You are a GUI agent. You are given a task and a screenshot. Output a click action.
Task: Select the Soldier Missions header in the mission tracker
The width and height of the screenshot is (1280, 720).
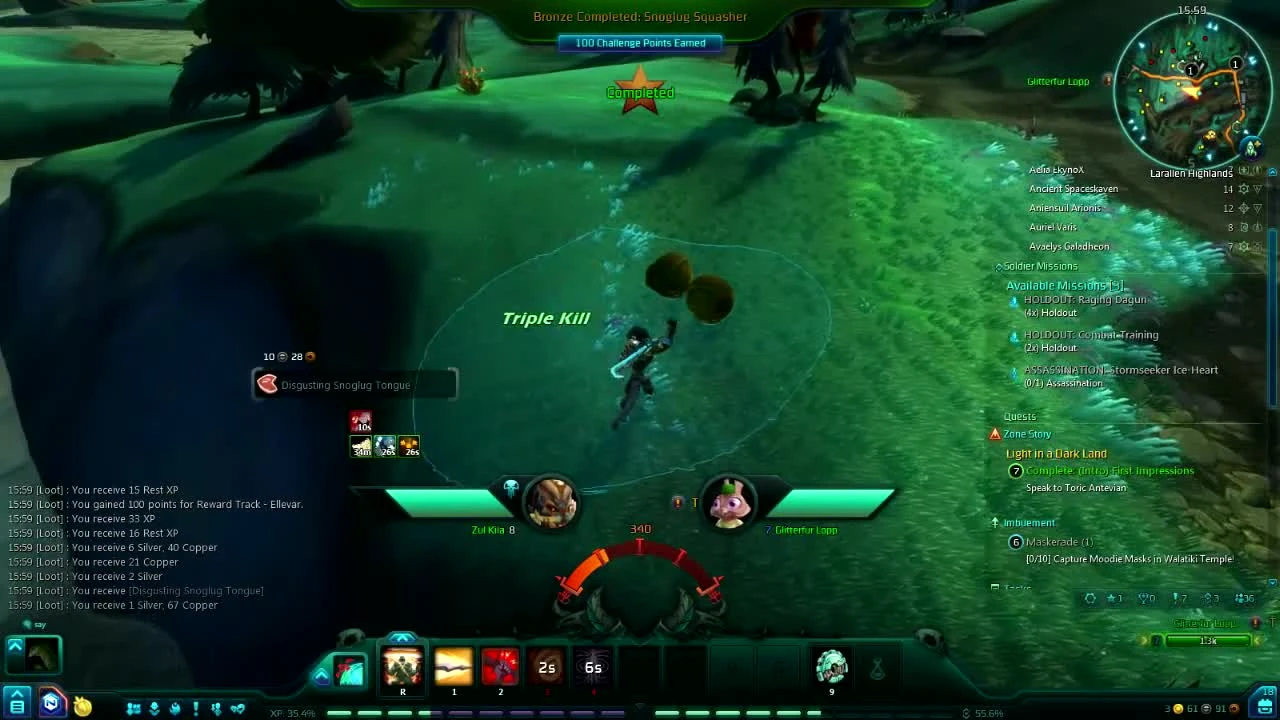point(1038,266)
